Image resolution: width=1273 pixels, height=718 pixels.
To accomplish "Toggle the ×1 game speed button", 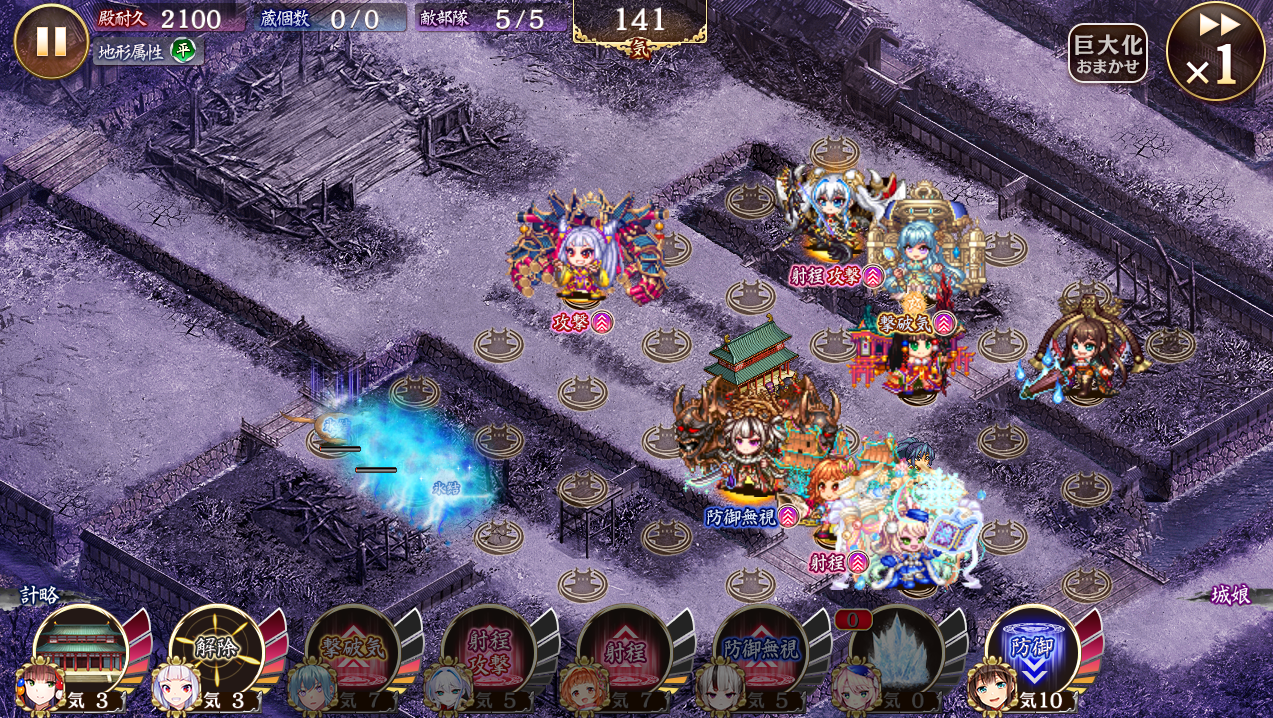I will pos(1215,52).
